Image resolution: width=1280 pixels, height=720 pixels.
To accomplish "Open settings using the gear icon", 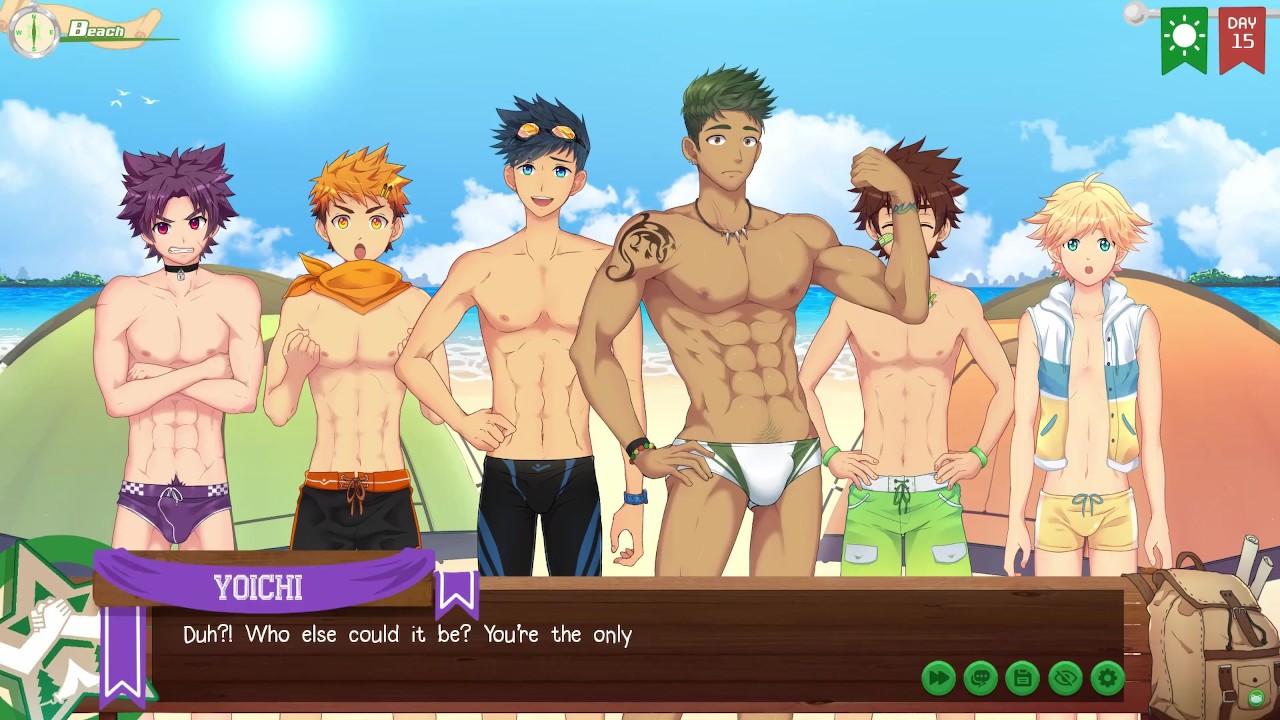I will [1107, 679].
